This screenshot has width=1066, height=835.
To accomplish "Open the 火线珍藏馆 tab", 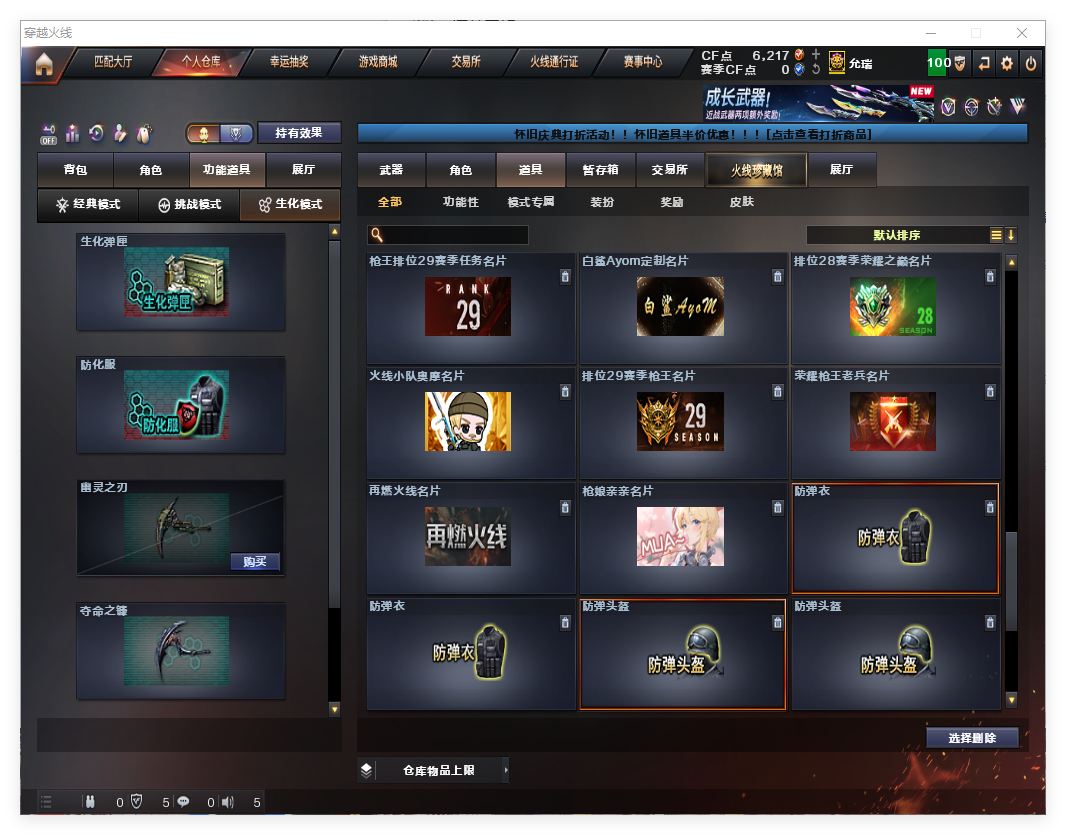I will pyautogui.click(x=756, y=170).
